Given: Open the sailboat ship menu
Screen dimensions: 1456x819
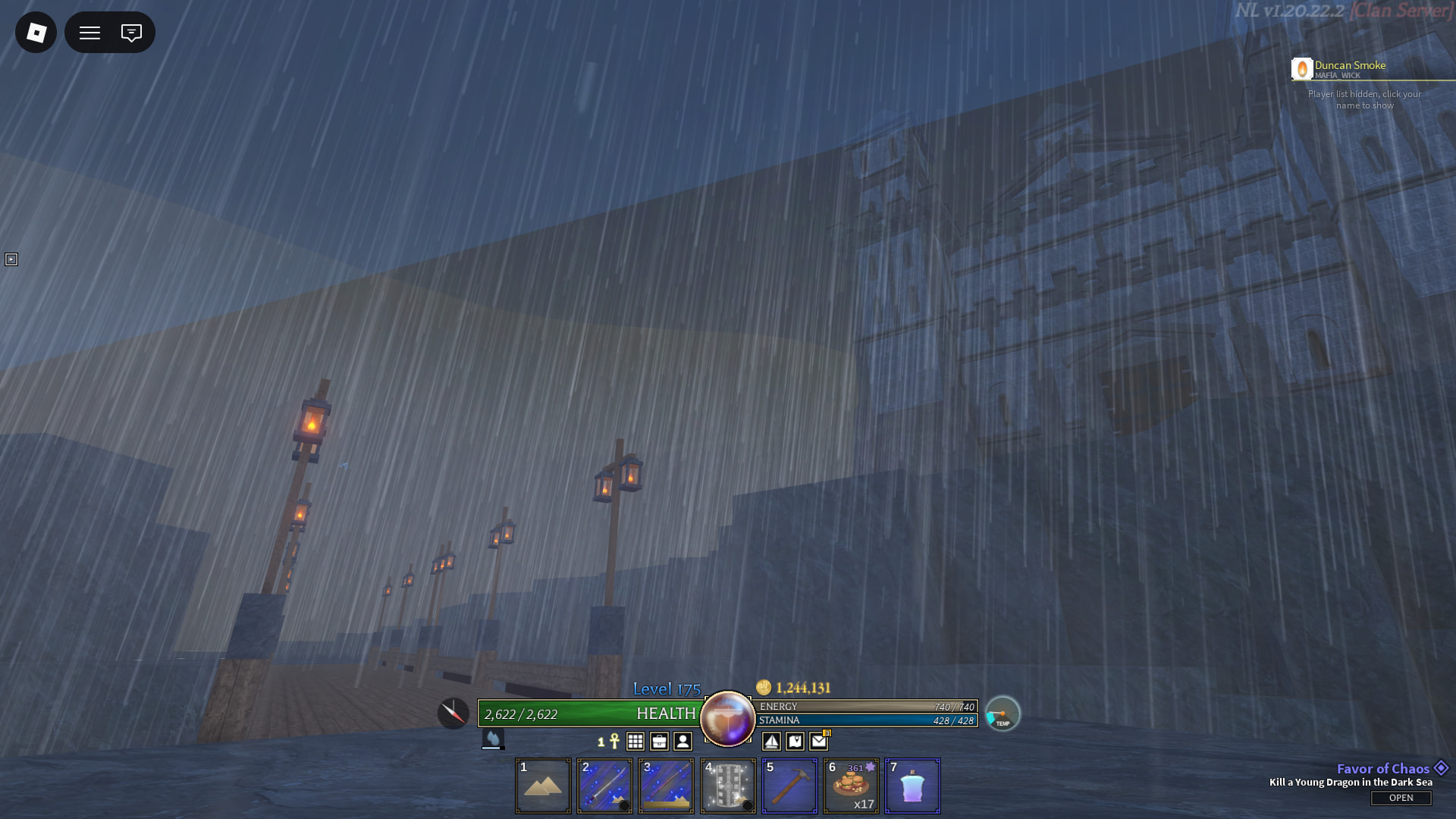Looking at the screenshot, I should tap(771, 741).
